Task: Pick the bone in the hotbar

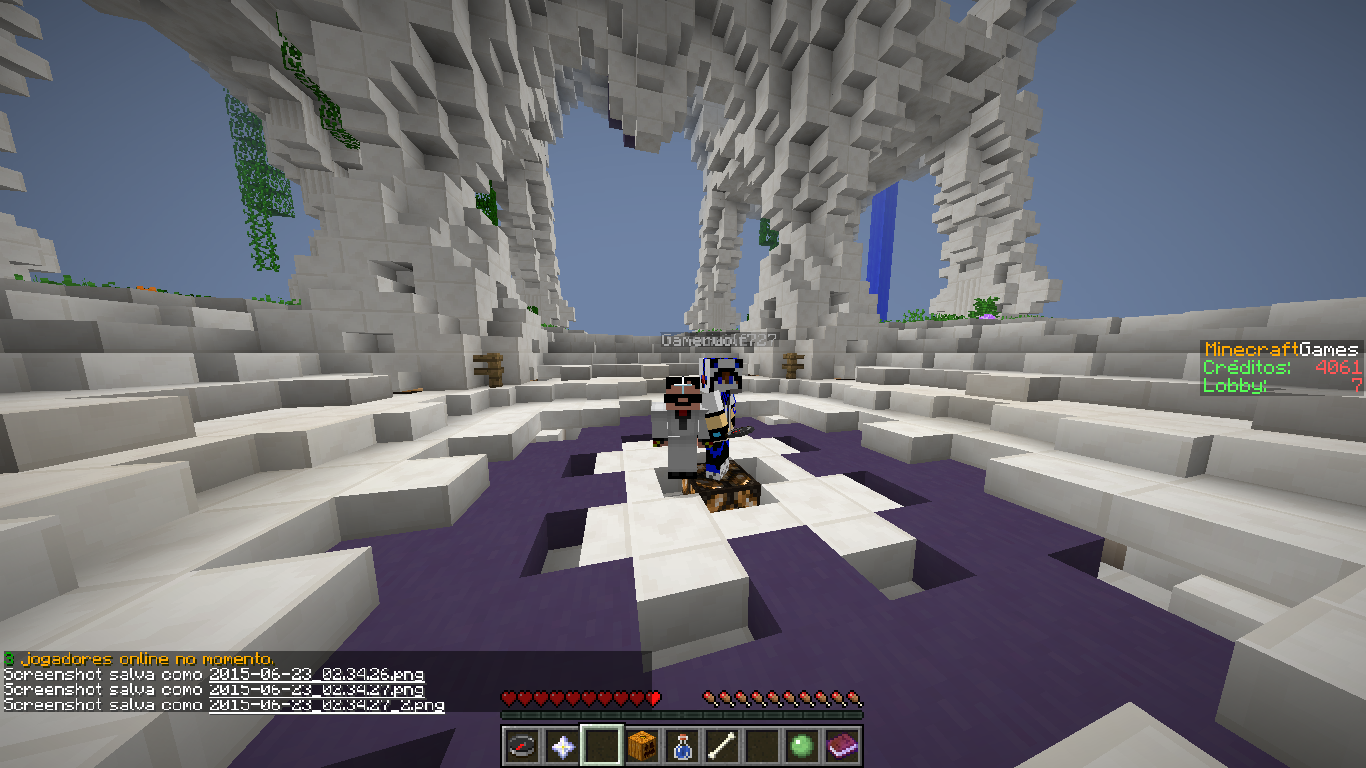Action: pyautogui.click(x=722, y=745)
